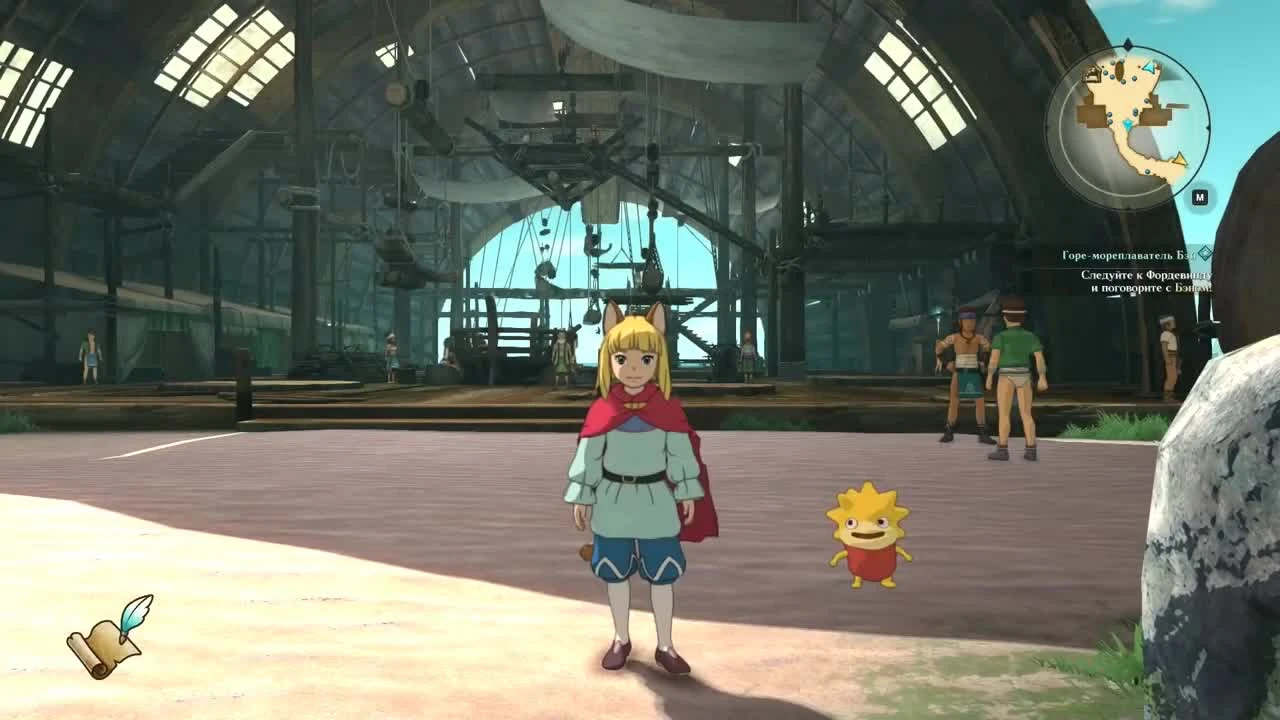The image size is (1280, 720).
Task: Click the M button below the minimap
Action: point(1200,196)
